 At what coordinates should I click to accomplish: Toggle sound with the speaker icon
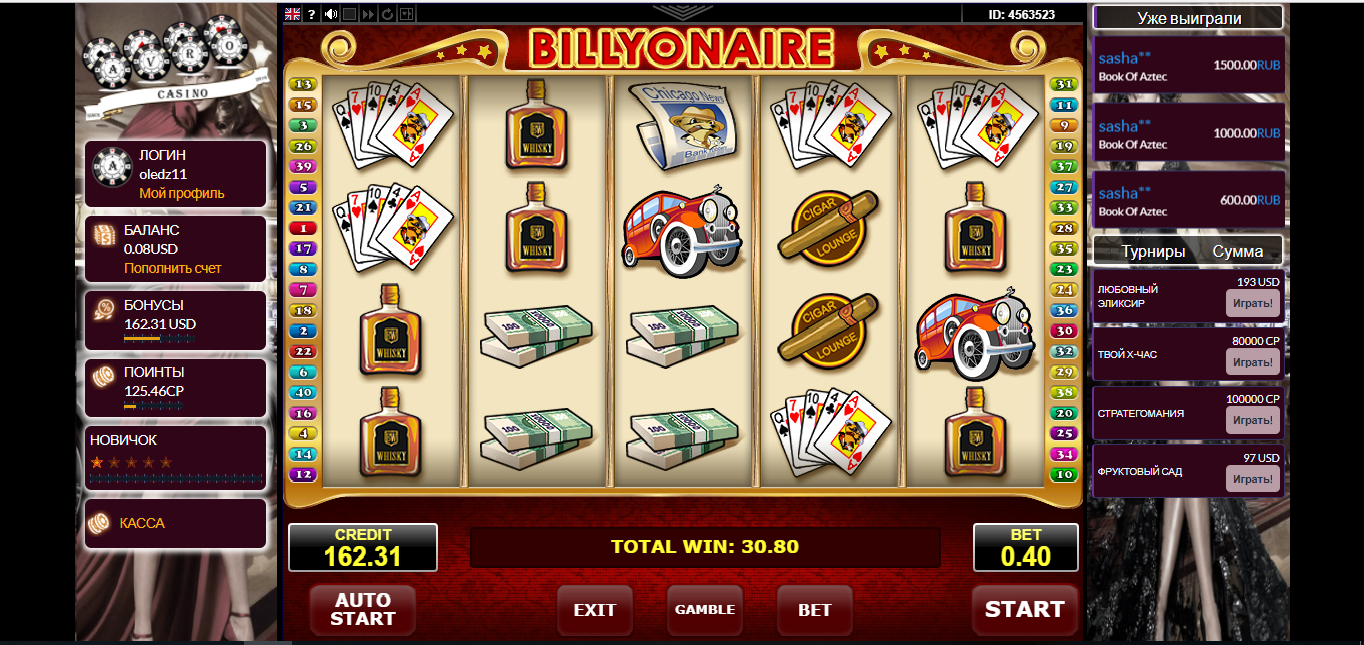(x=331, y=14)
